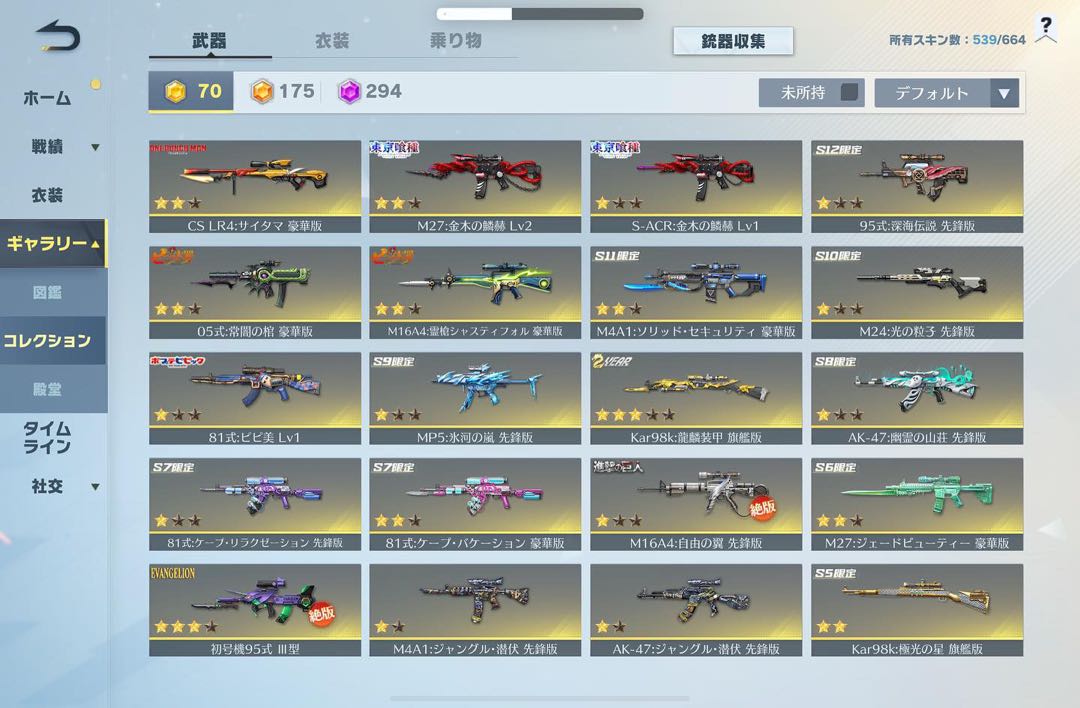Viewport: 1080px width, 708px height.
Task: Open タイムライン in the side menu
Action: pyautogui.click(x=47, y=437)
